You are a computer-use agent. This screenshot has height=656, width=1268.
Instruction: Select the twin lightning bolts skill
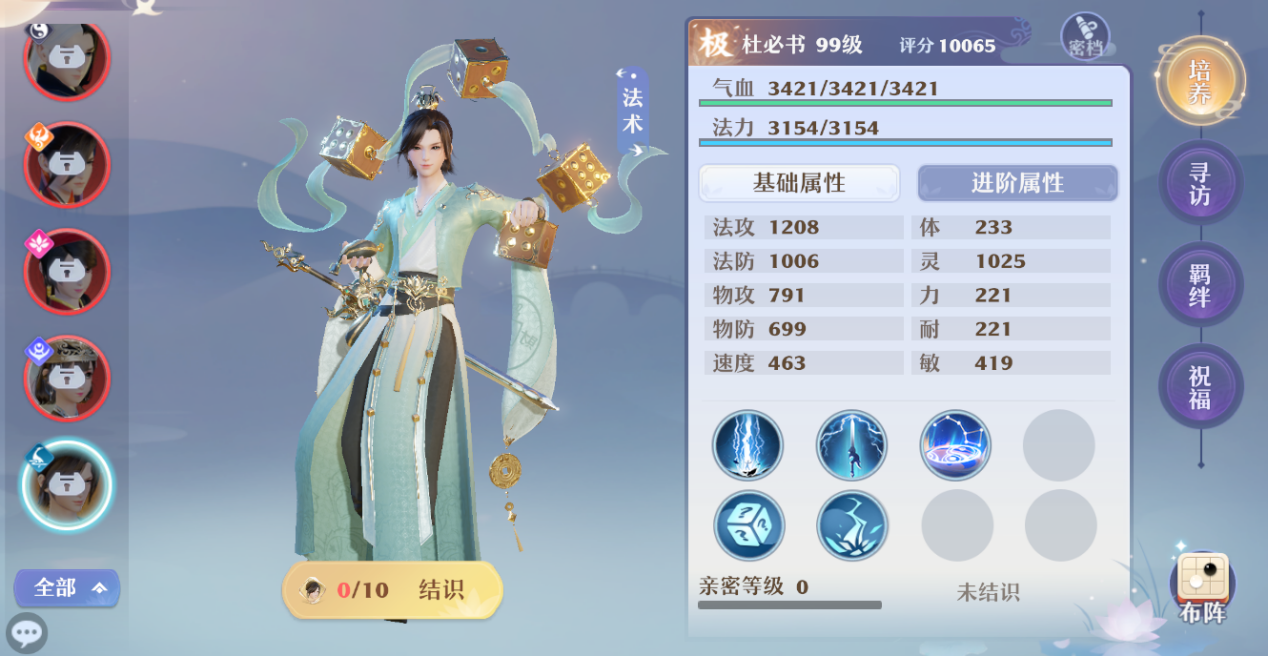[748, 445]
